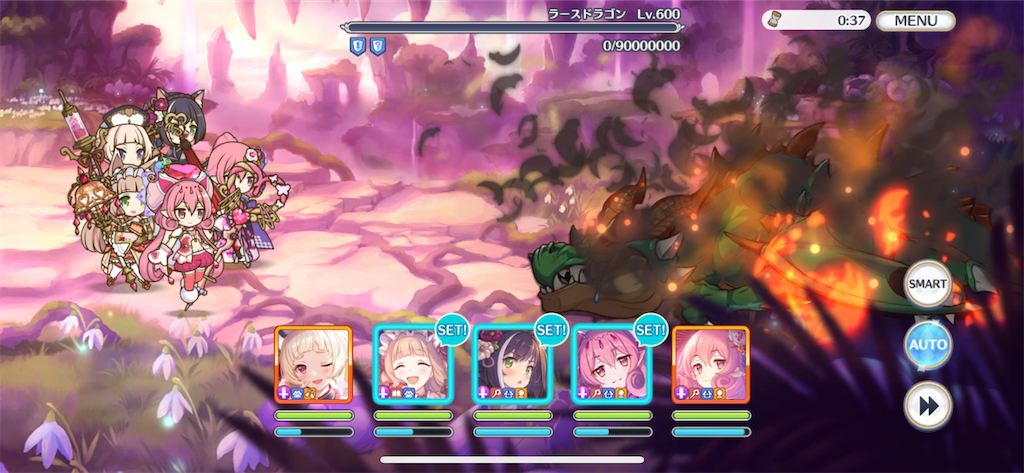Screen dimensions: 1024x473
Task: Open the MENU button
Action: click(x=915, y=20)
